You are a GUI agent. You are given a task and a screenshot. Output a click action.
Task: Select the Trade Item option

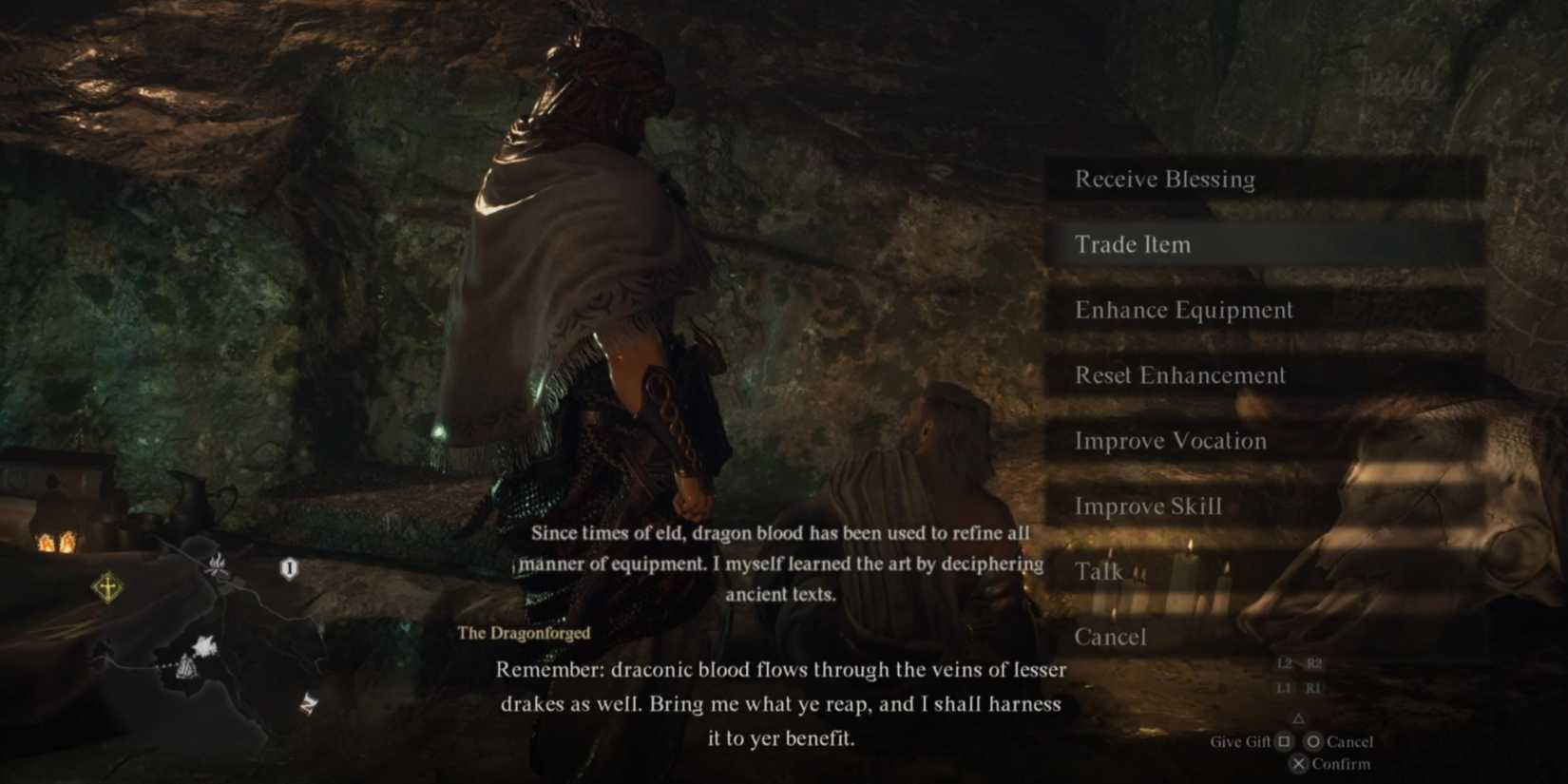tap(1133, 244)
